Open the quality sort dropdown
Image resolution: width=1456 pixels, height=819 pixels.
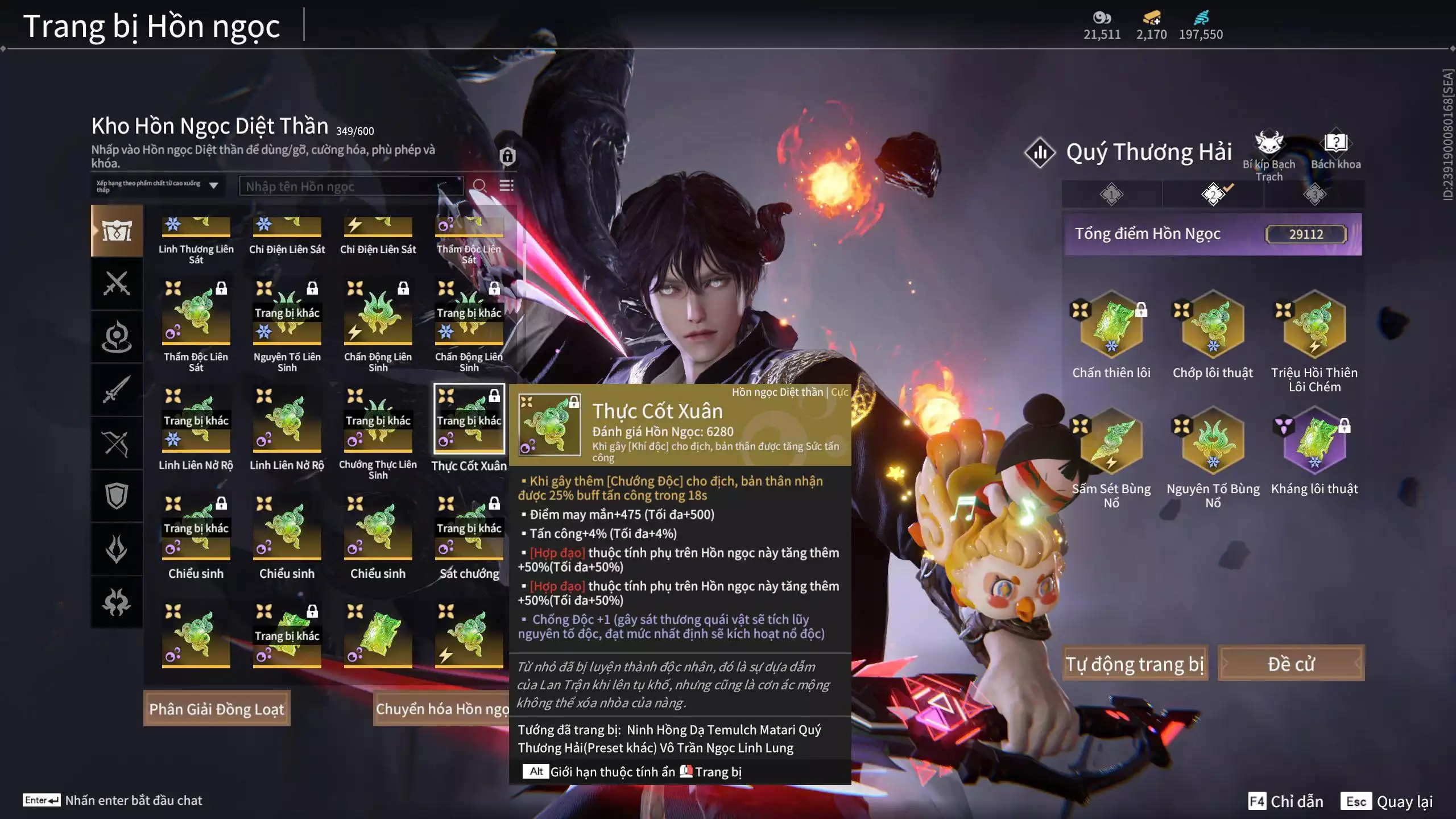tap(158, 186)
